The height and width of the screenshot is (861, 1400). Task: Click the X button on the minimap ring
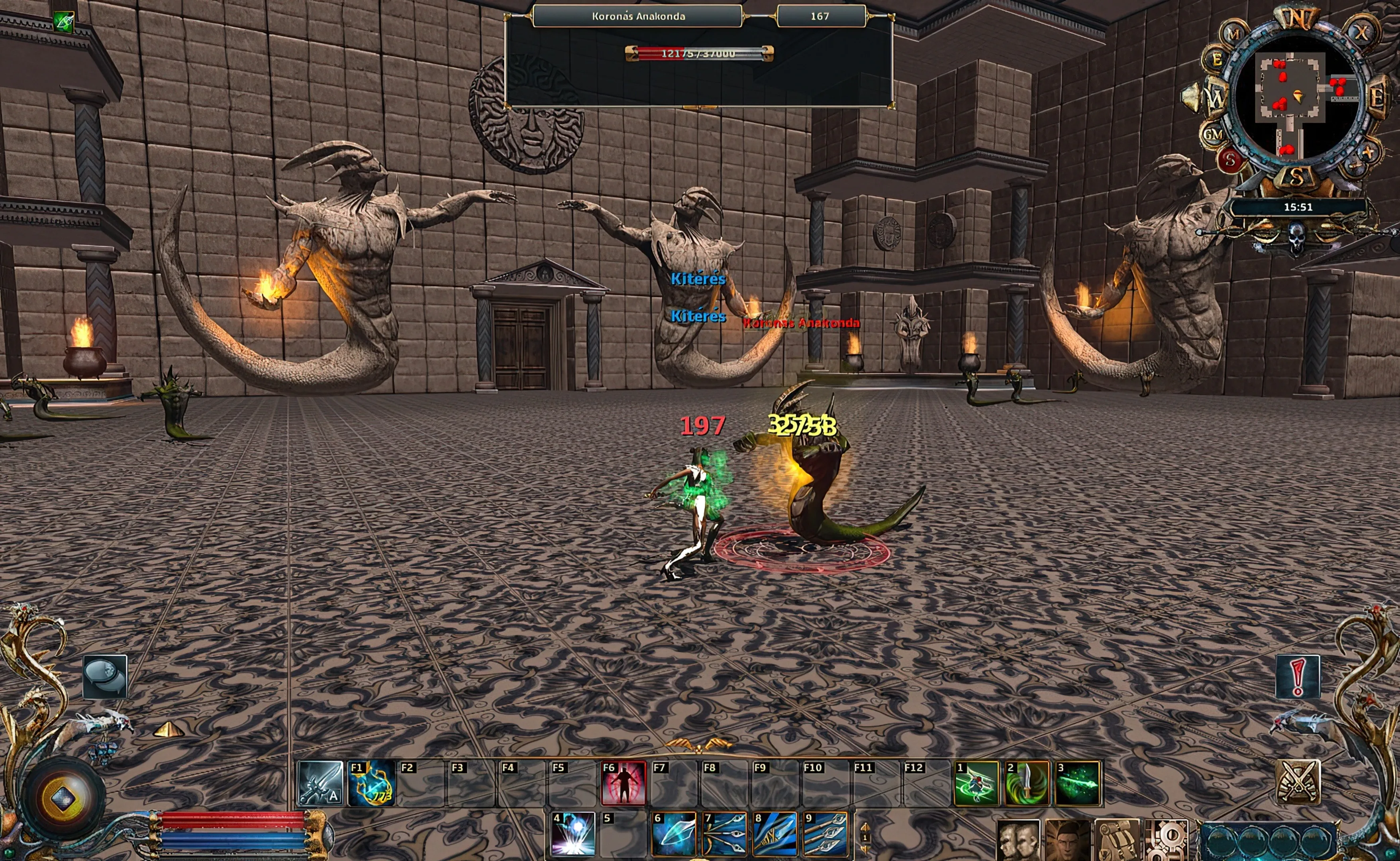(1361, 33)
